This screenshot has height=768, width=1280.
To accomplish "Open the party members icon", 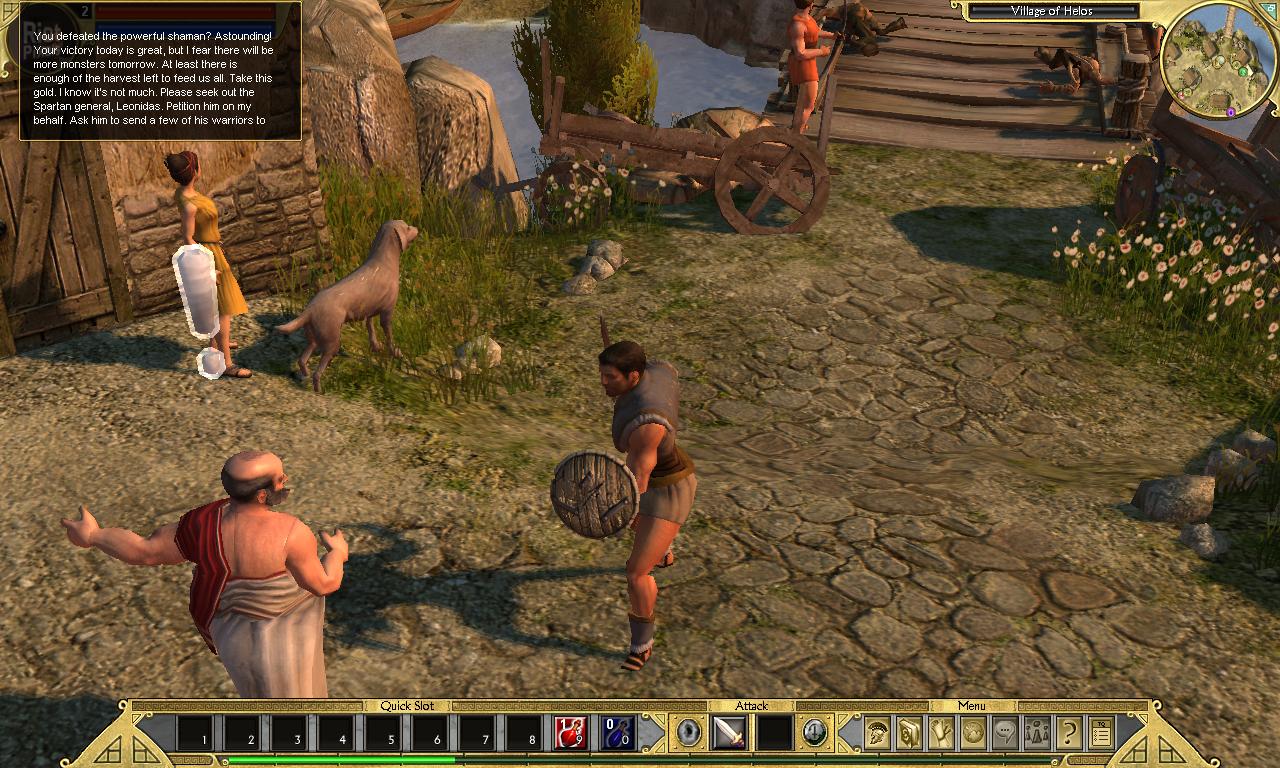I will [1037, 733].
